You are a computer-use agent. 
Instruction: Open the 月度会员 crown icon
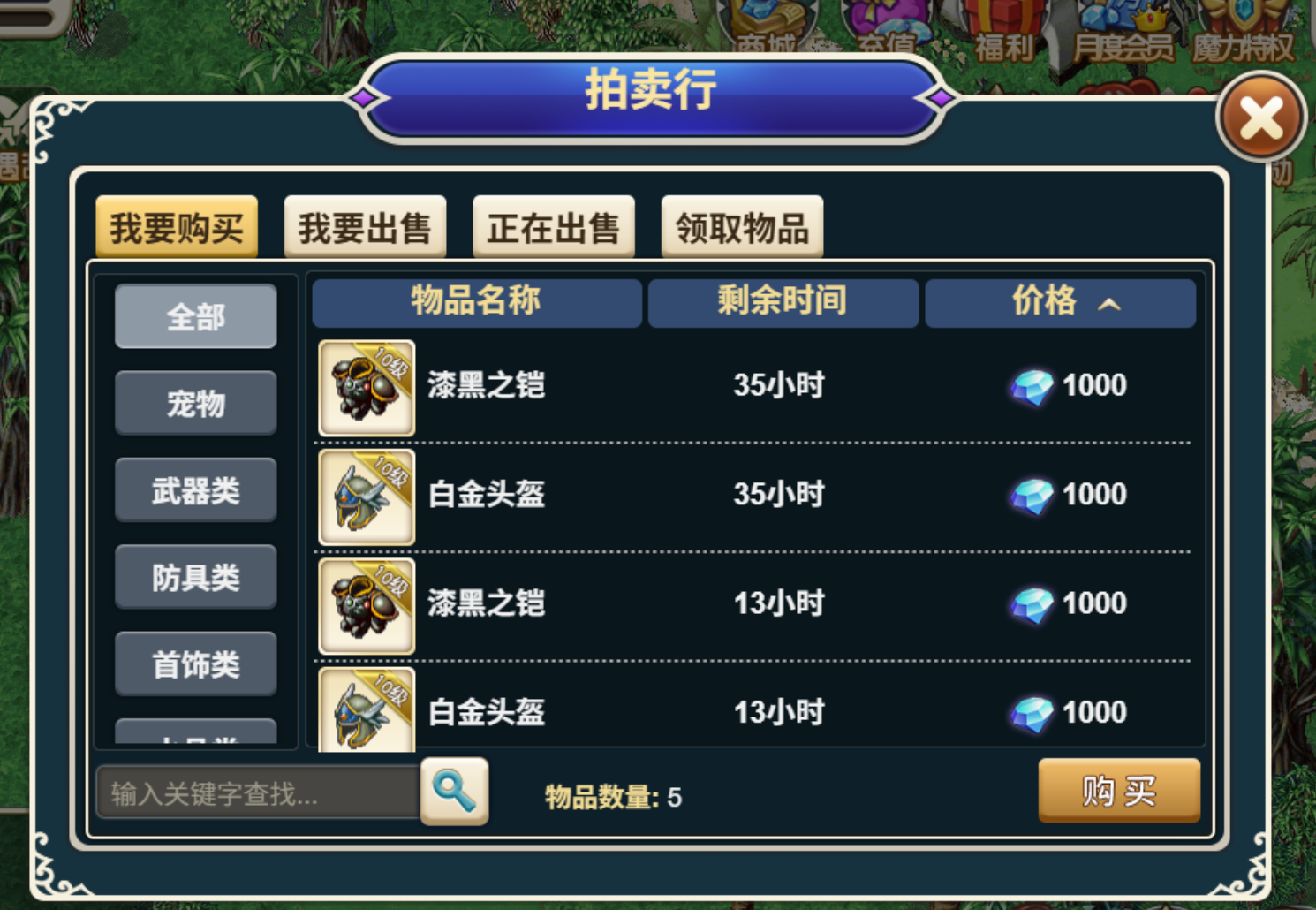pos(1122,22)
